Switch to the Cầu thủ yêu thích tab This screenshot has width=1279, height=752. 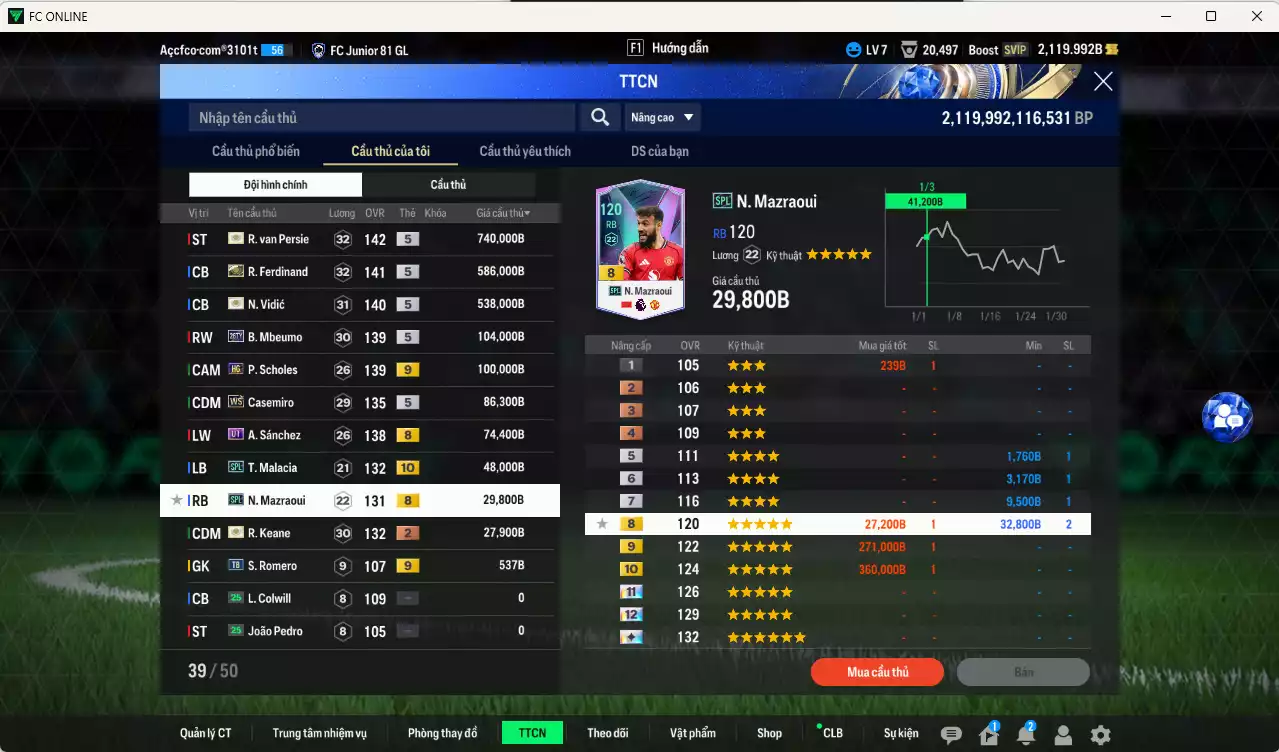click(x=525, y=151)
